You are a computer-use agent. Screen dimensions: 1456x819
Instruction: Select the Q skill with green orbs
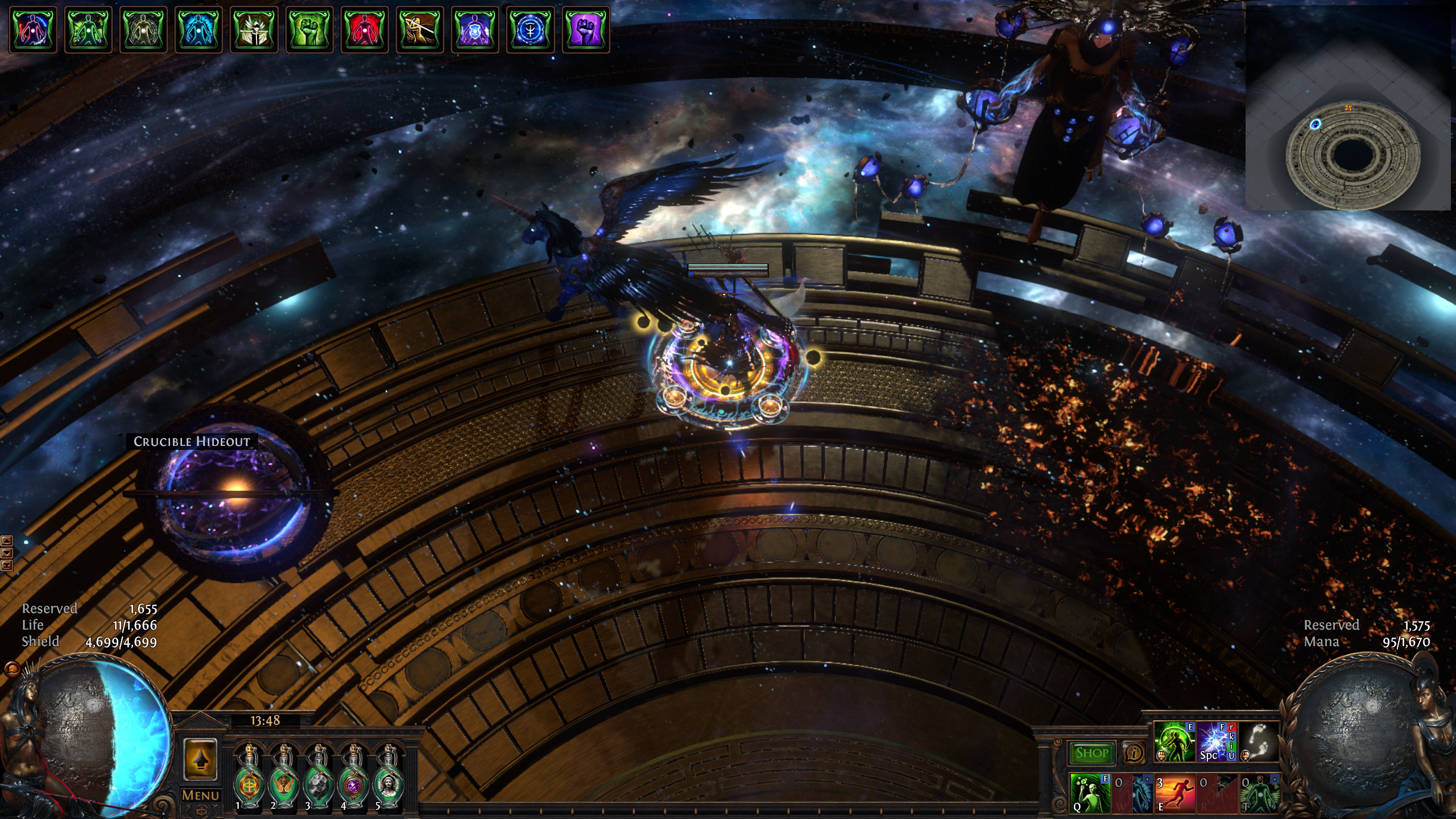tap(1090, 793)
